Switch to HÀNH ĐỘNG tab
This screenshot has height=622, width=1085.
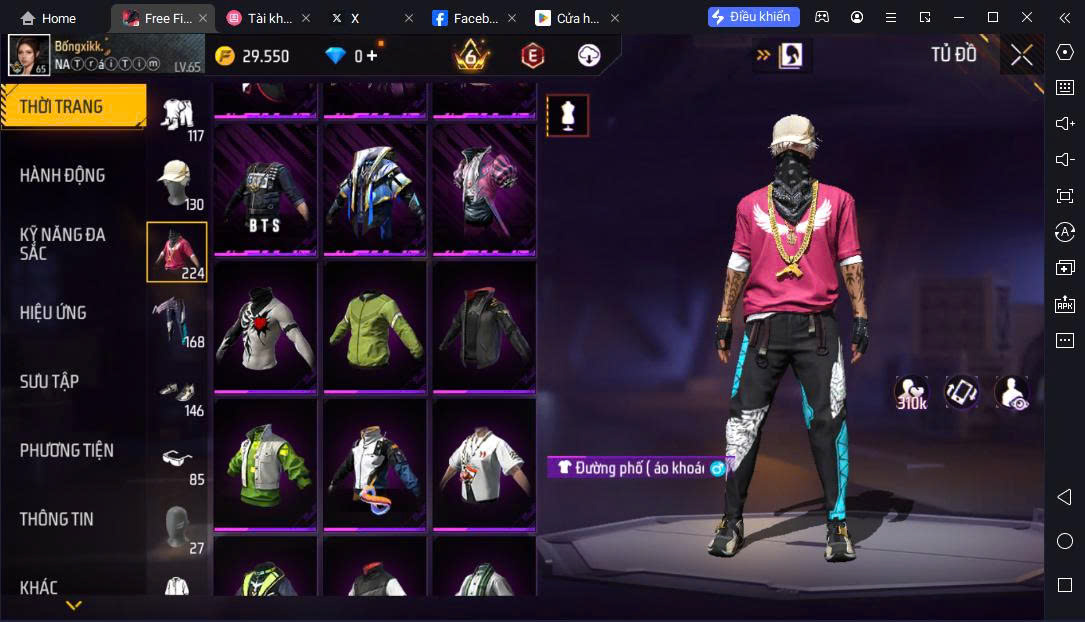click(x=63, y=175)
